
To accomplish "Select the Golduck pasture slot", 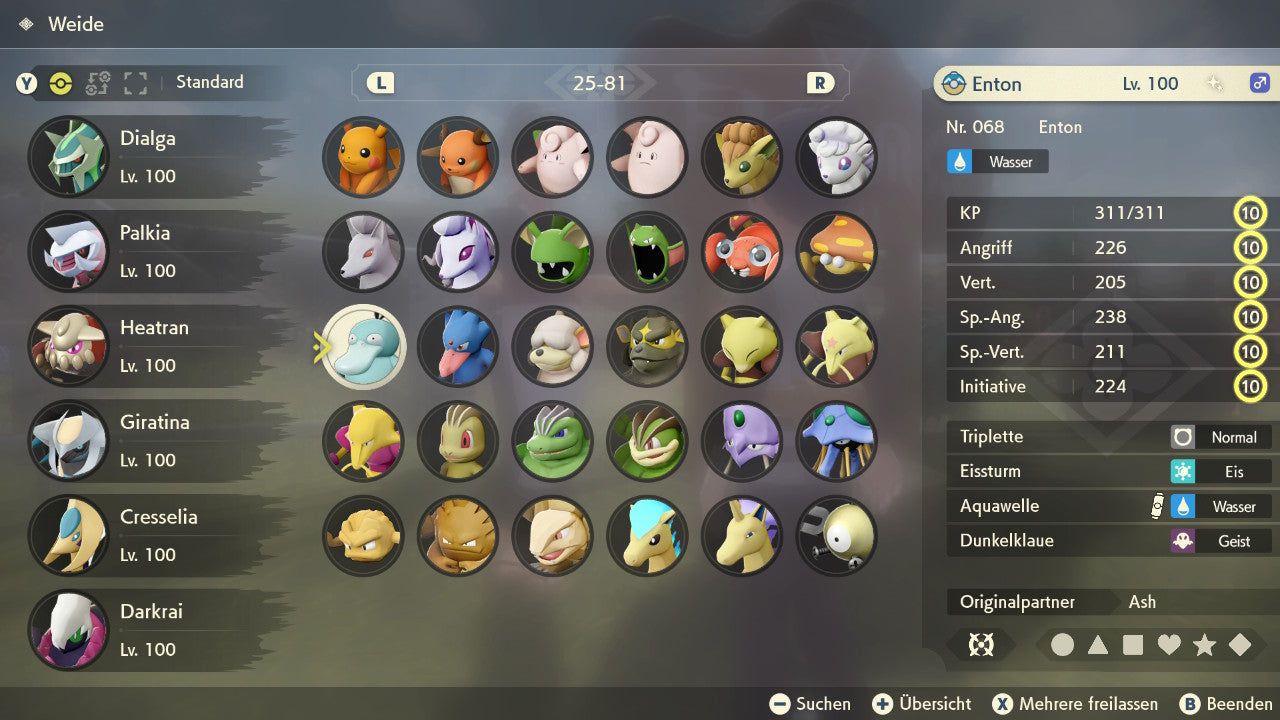I will 457,346.
